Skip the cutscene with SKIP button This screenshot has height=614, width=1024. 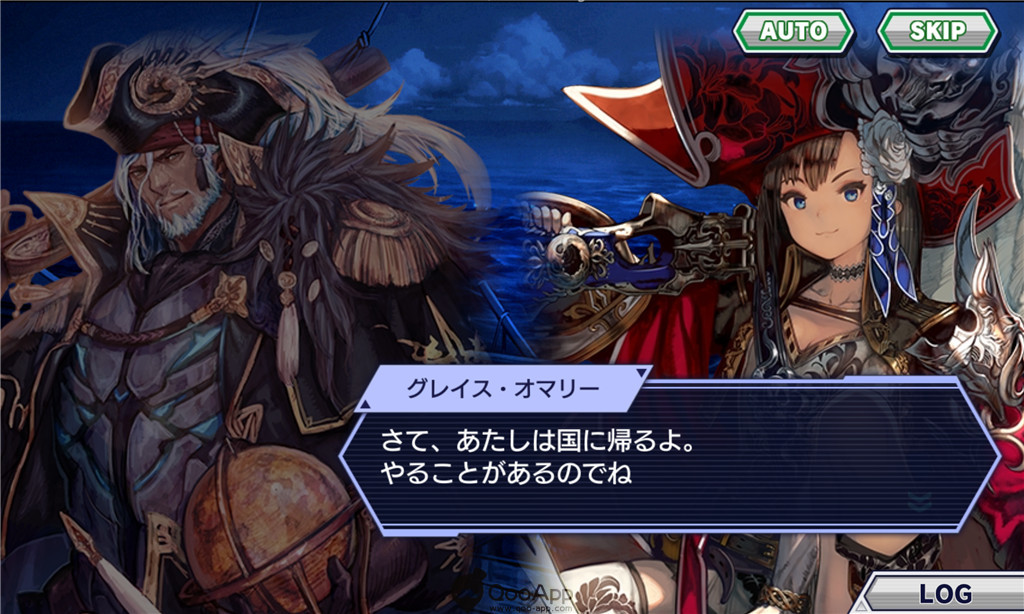937,31
